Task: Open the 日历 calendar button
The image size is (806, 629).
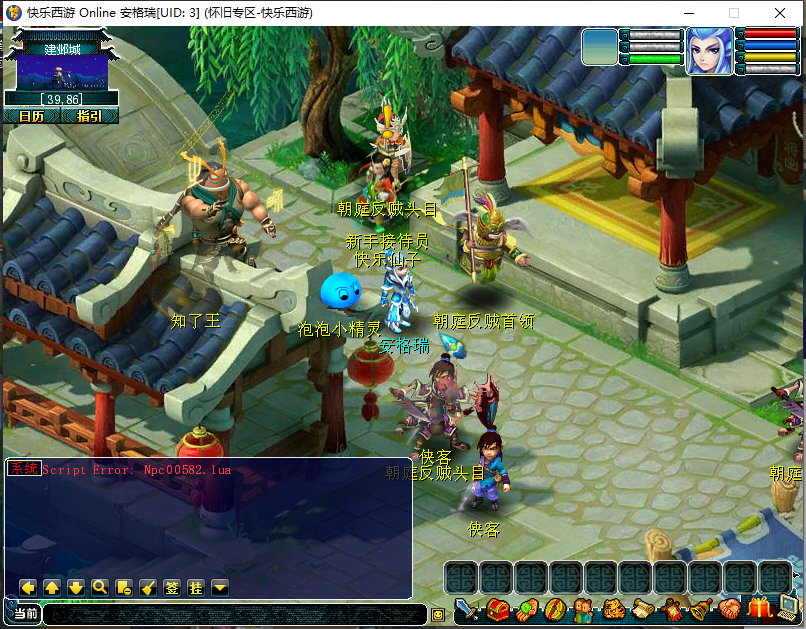Action: pyautogui.click(x=31, y=116)
